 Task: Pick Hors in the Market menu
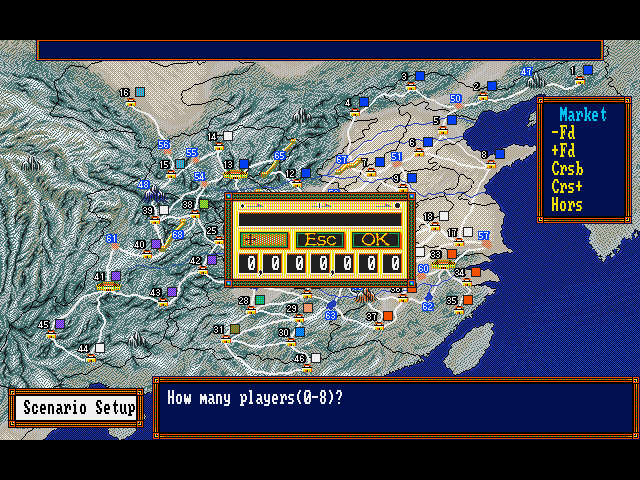pyautogui.click(x=567, y=205)
